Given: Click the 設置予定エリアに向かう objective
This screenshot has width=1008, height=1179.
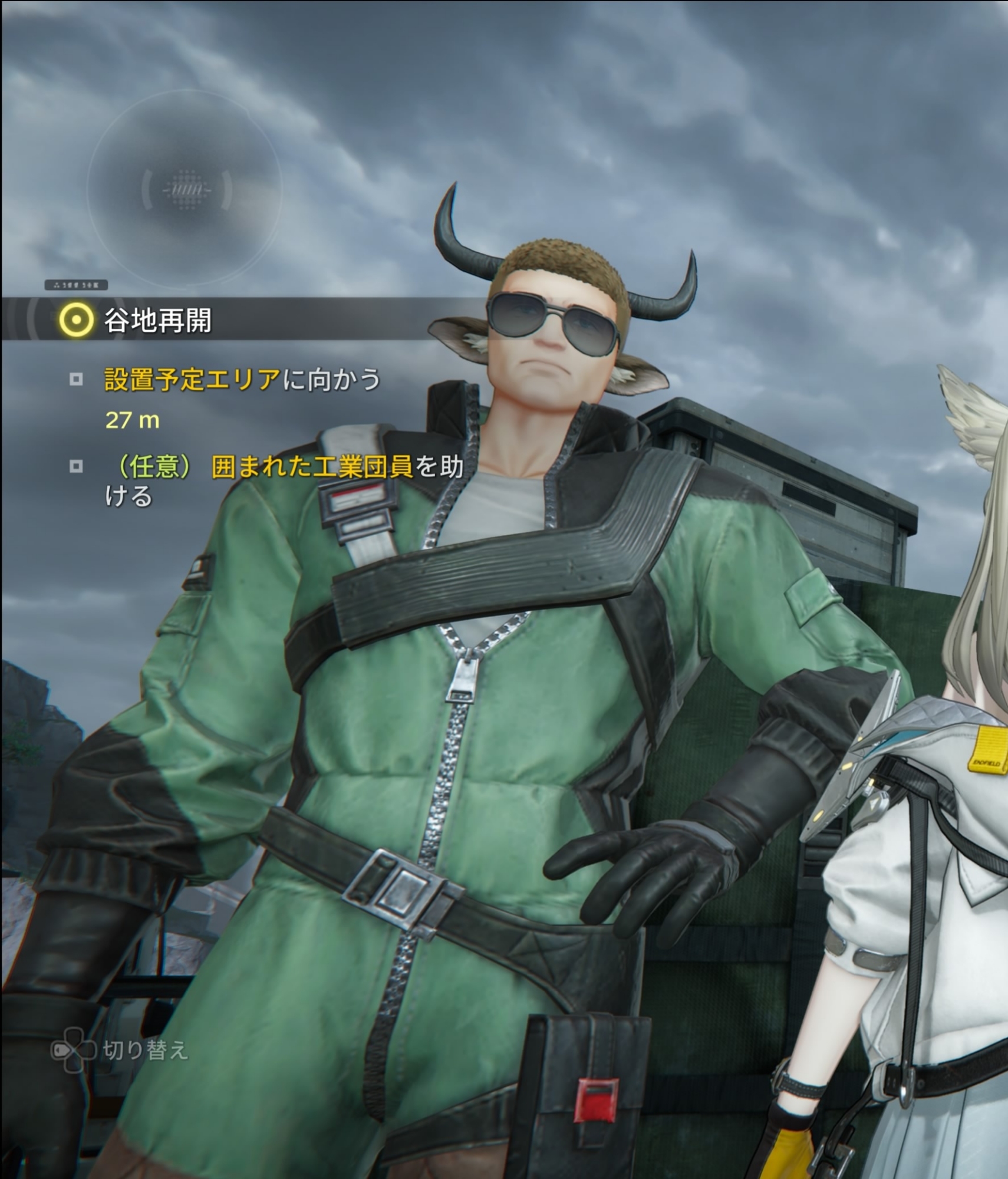Looking at the screenshot, I should (242, 380).
